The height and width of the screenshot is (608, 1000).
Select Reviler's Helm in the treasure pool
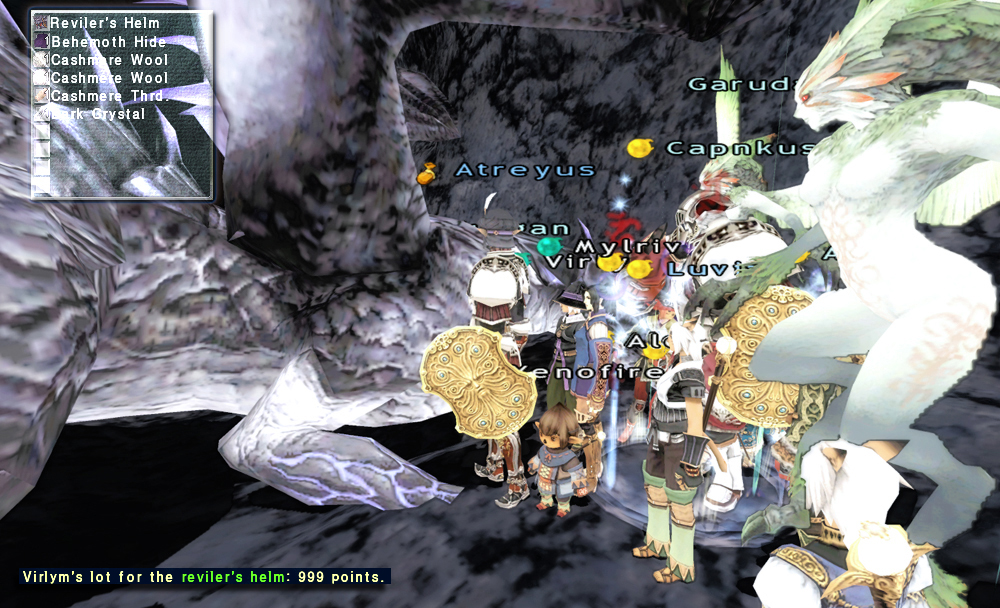(x=104, y=23)
